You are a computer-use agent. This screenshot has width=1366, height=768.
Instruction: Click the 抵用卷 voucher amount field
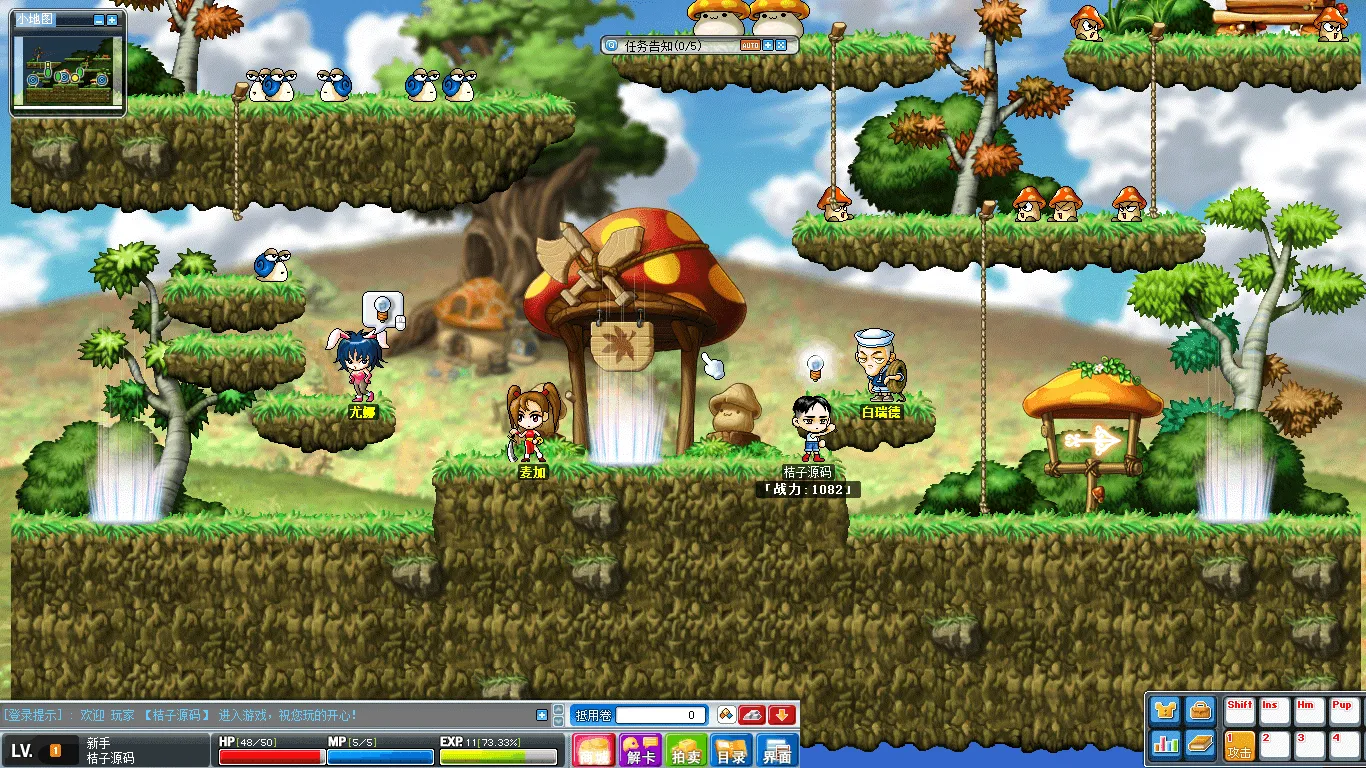[x=662, y=715]
